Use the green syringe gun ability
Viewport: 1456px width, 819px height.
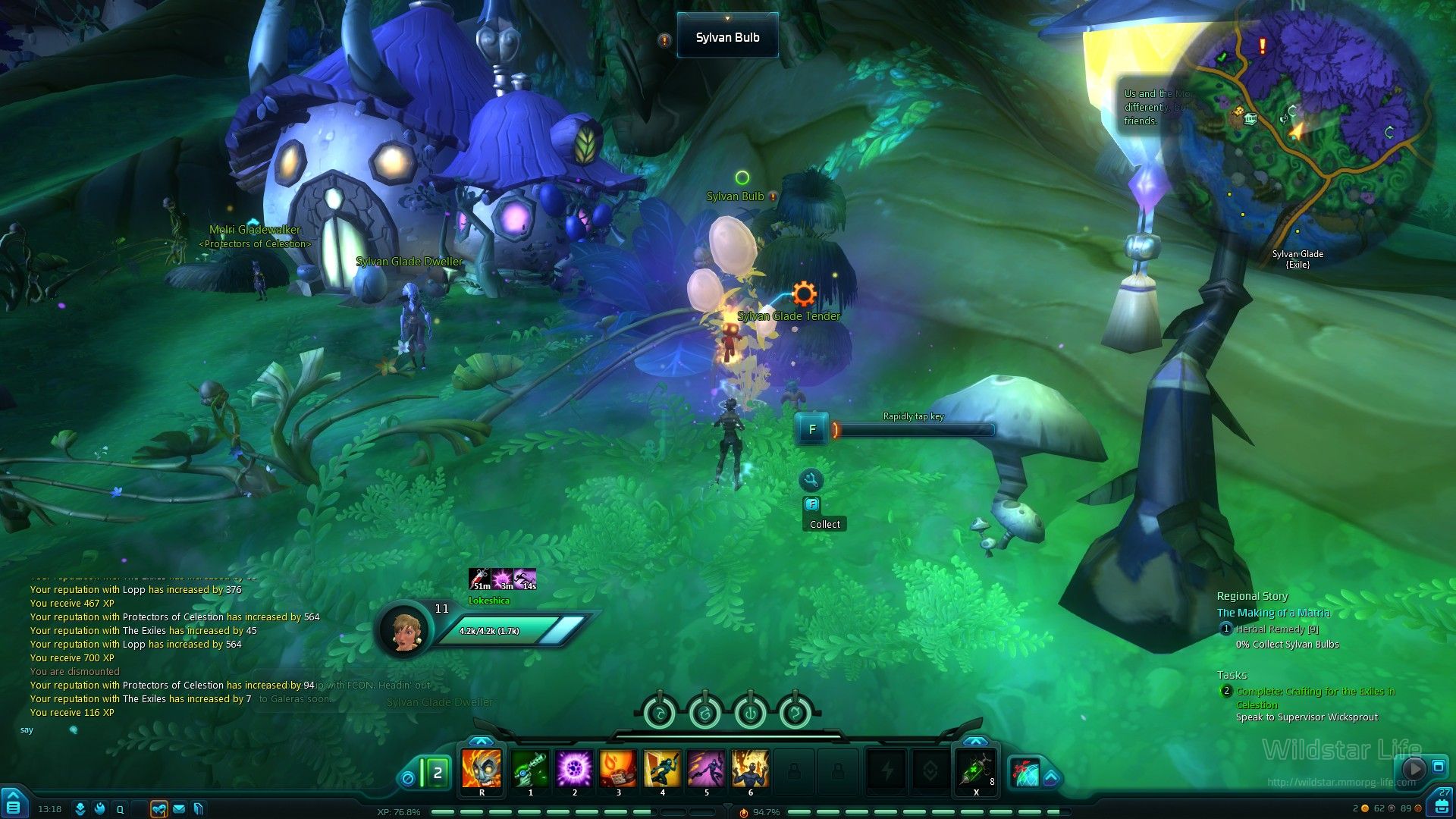click(530, 769)
